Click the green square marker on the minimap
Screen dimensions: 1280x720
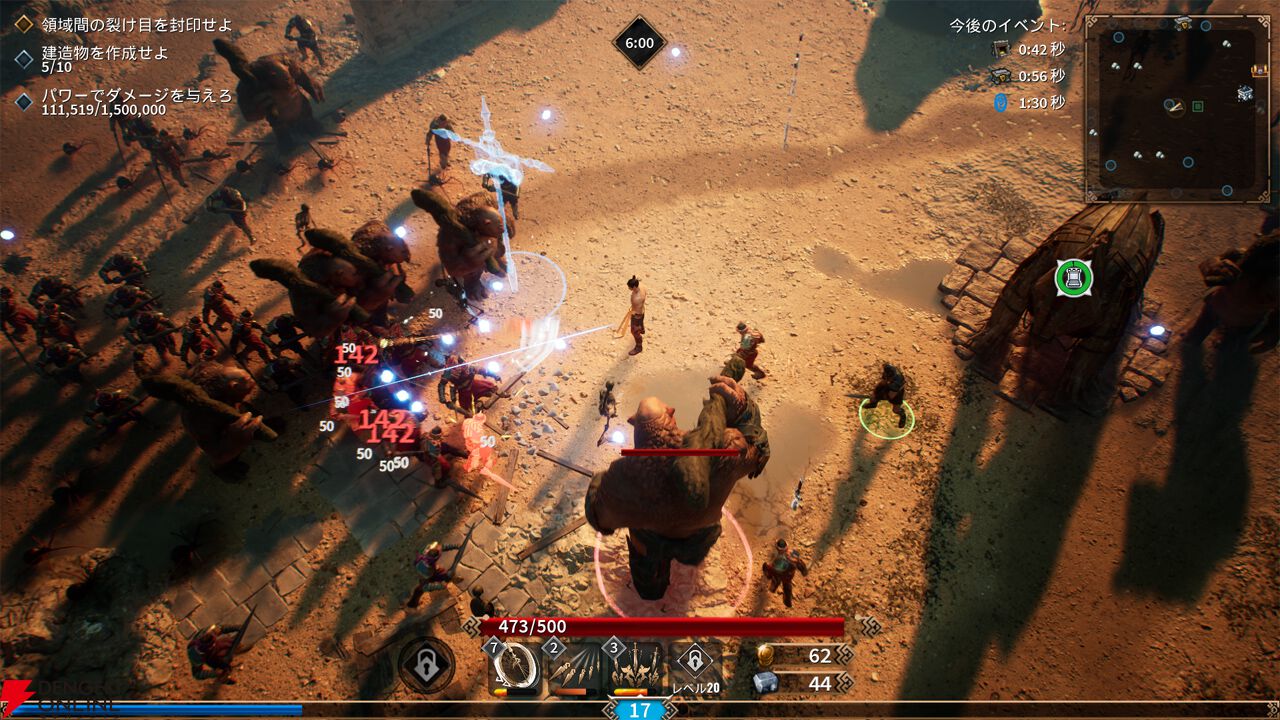[x=1198, y=106]
